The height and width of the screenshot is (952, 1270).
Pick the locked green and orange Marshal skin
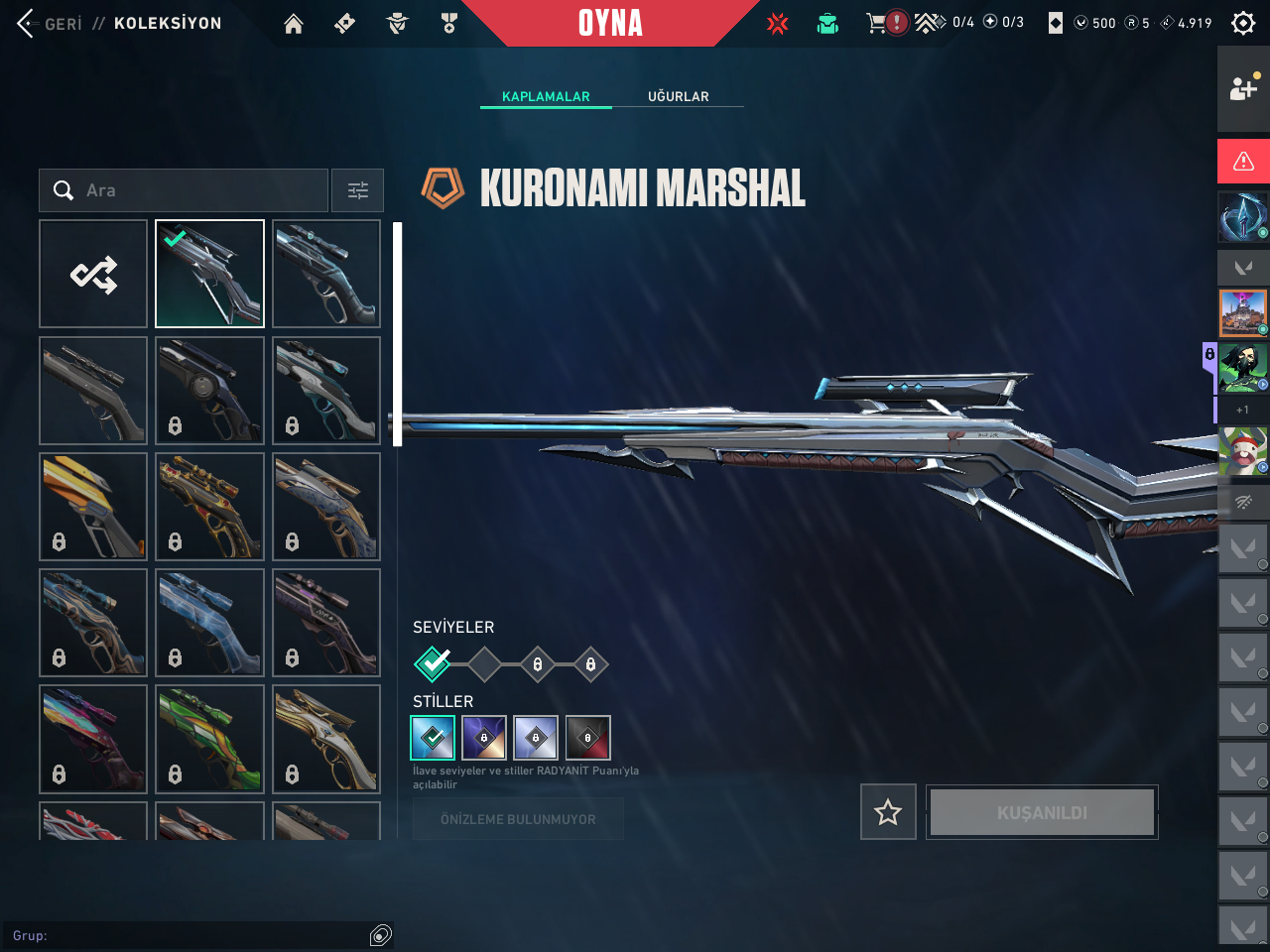click(209, 739)
